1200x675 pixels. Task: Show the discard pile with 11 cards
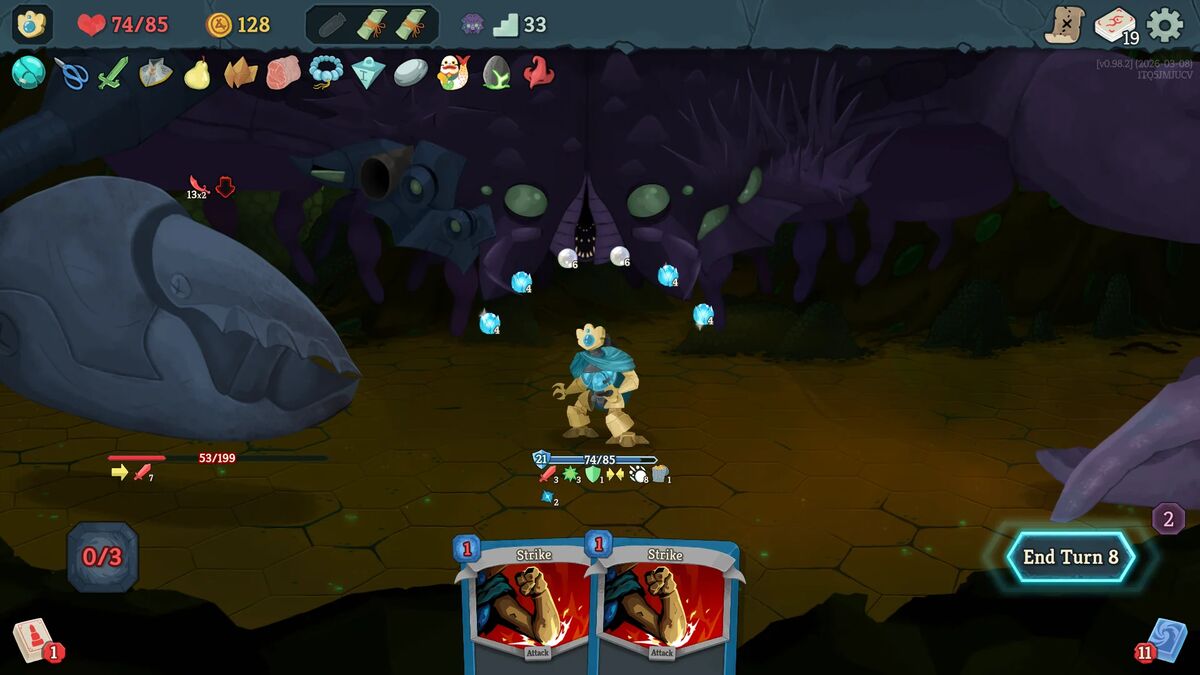click(x=1165, y=640)
